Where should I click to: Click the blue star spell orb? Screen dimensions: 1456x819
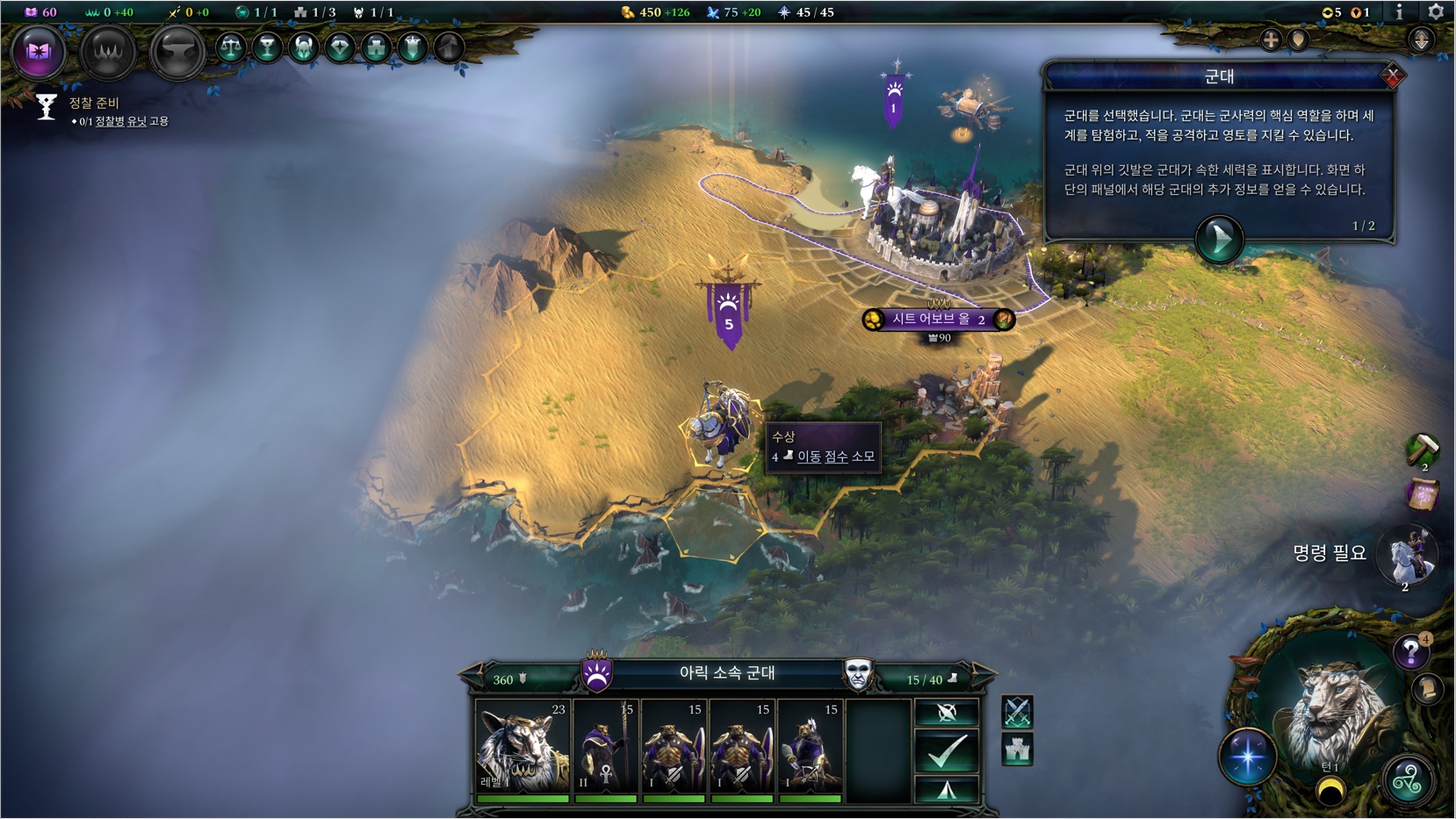(1247, 757)
